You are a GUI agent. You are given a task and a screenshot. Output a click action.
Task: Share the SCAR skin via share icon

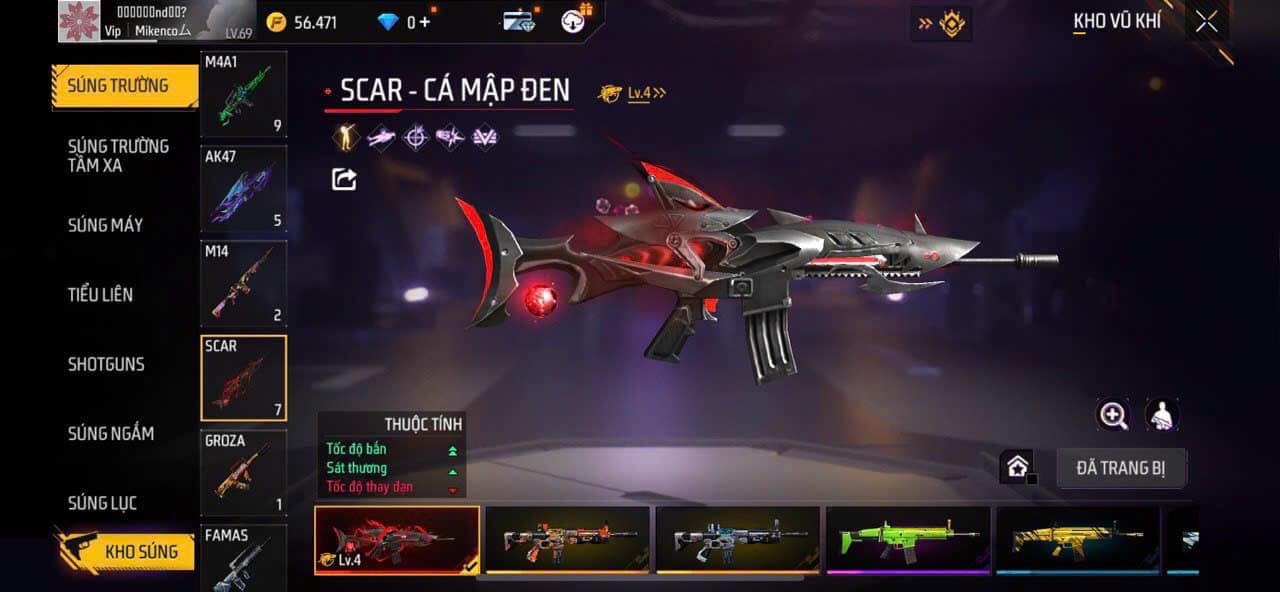(344, 179)
